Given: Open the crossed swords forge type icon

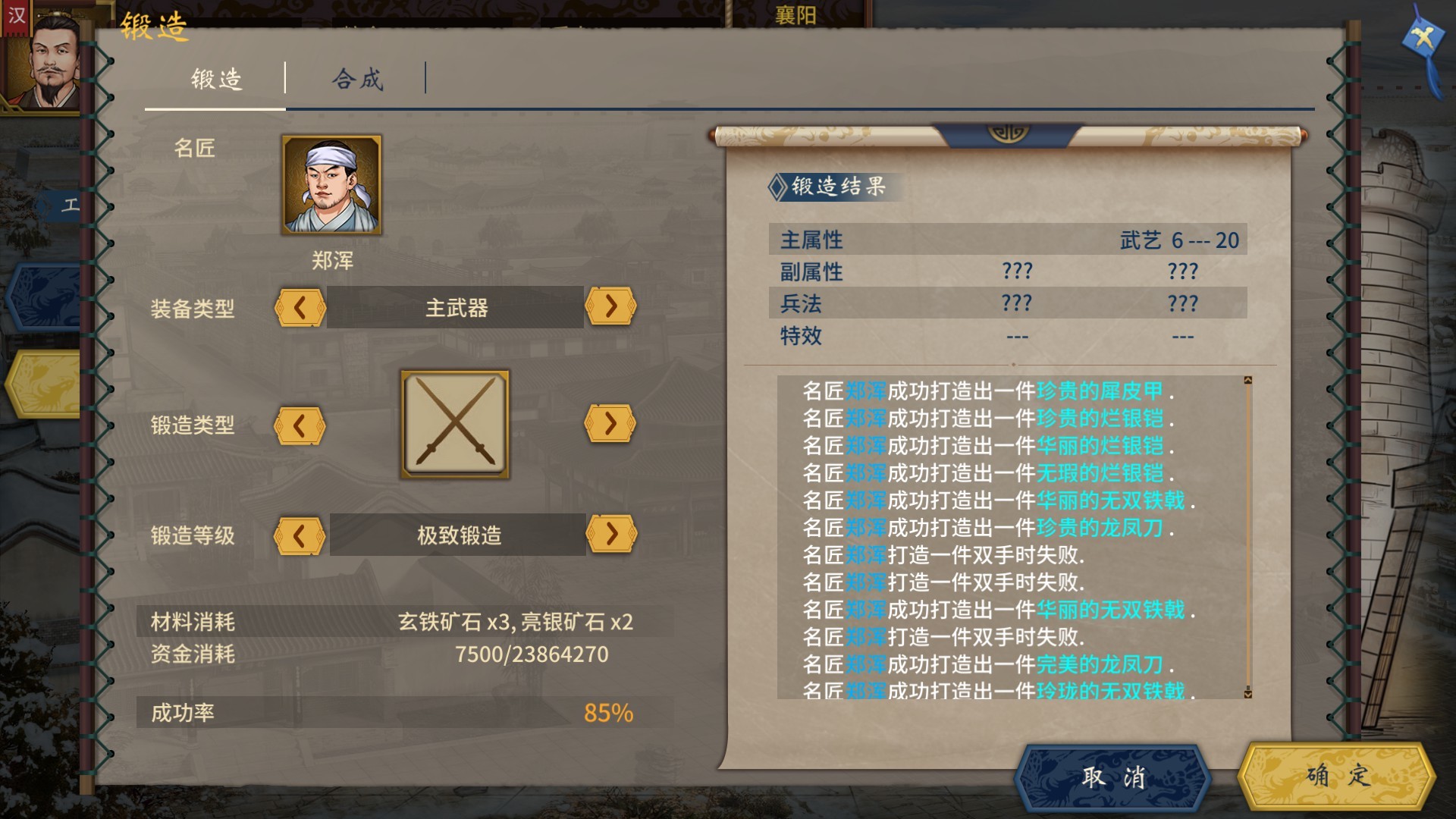Looking at the screenshot, I should click(x=453, y=422).
